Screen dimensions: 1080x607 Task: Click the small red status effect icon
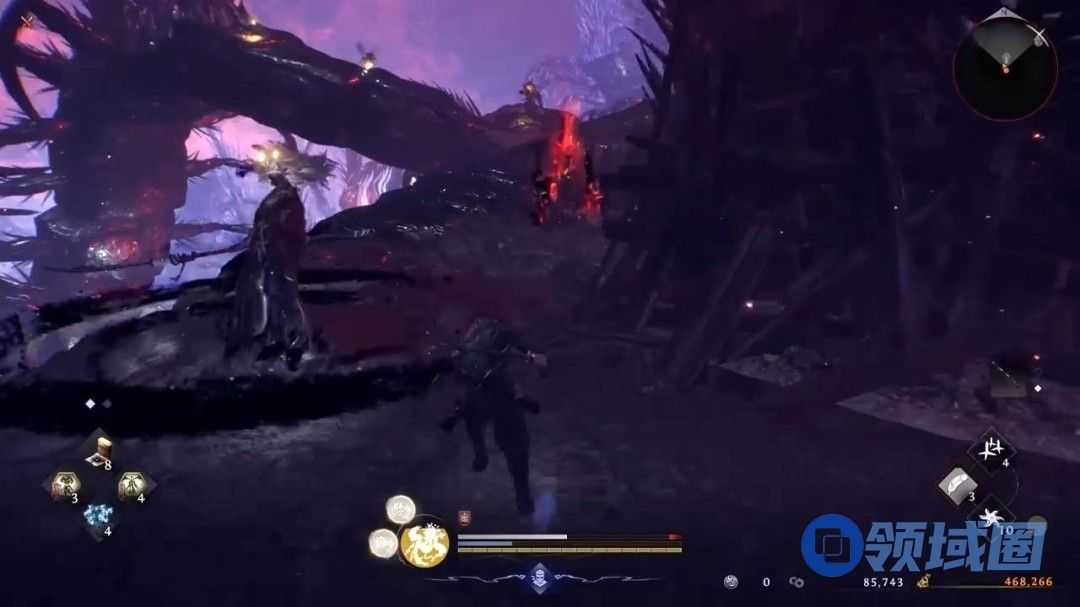[x=464, y=517]
